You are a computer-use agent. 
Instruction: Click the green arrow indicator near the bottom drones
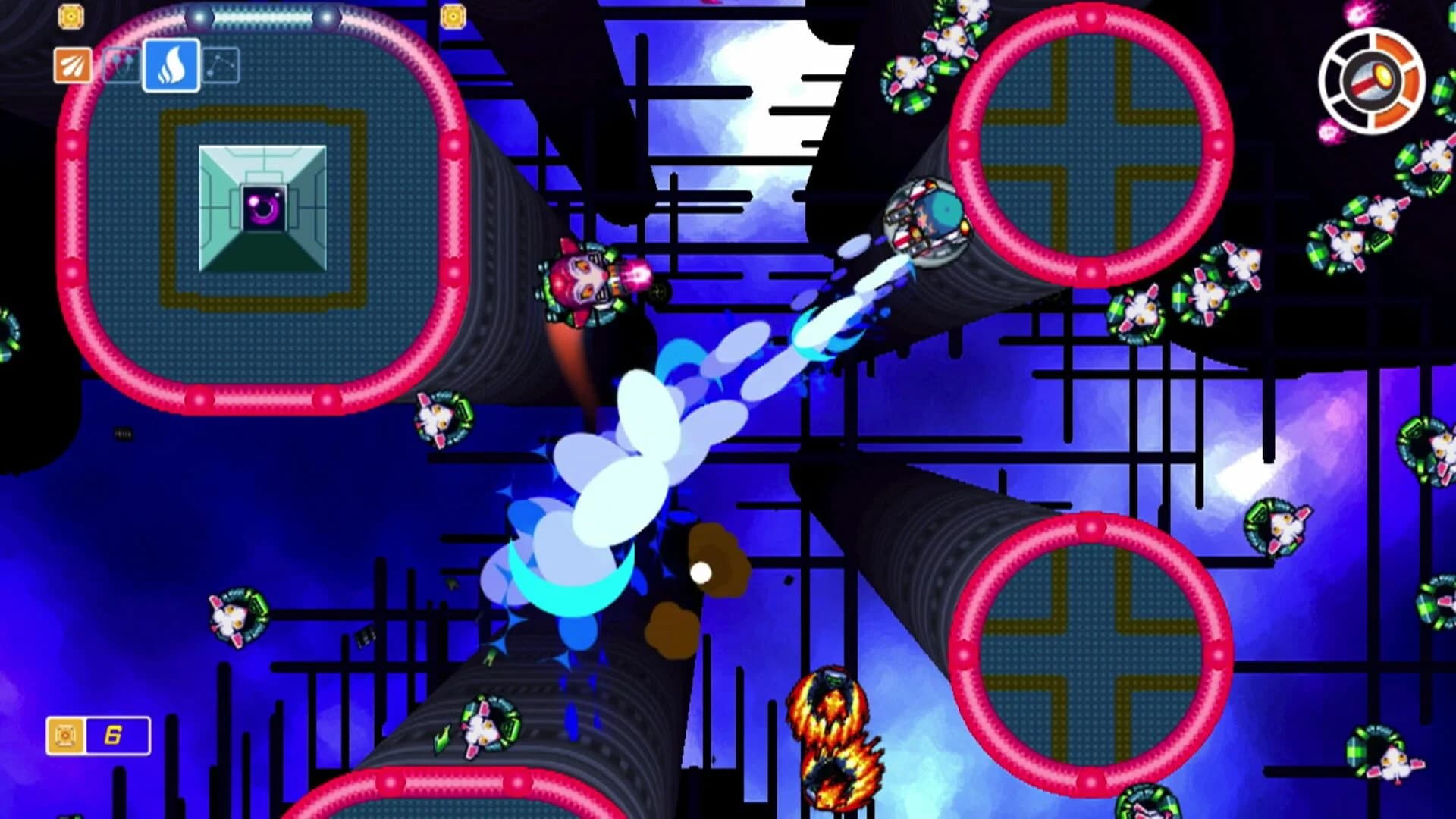pyautogui.click(x=441, y=737)
